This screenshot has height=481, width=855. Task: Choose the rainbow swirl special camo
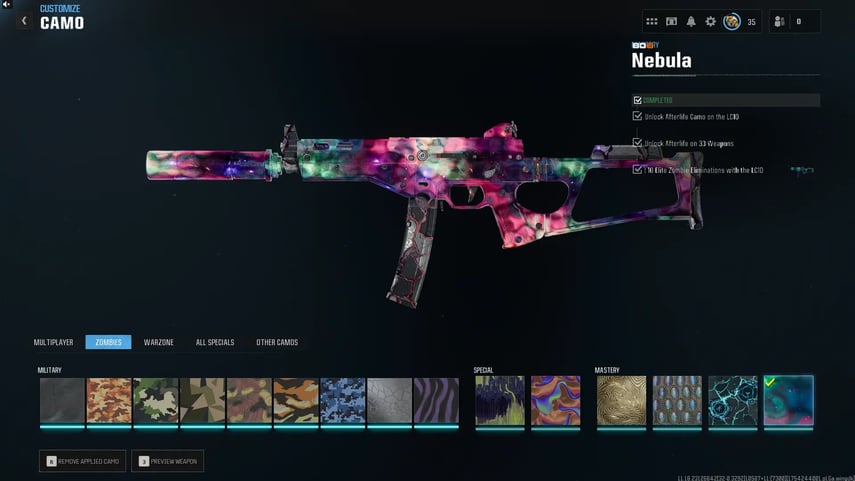click(x=555, y=400)
